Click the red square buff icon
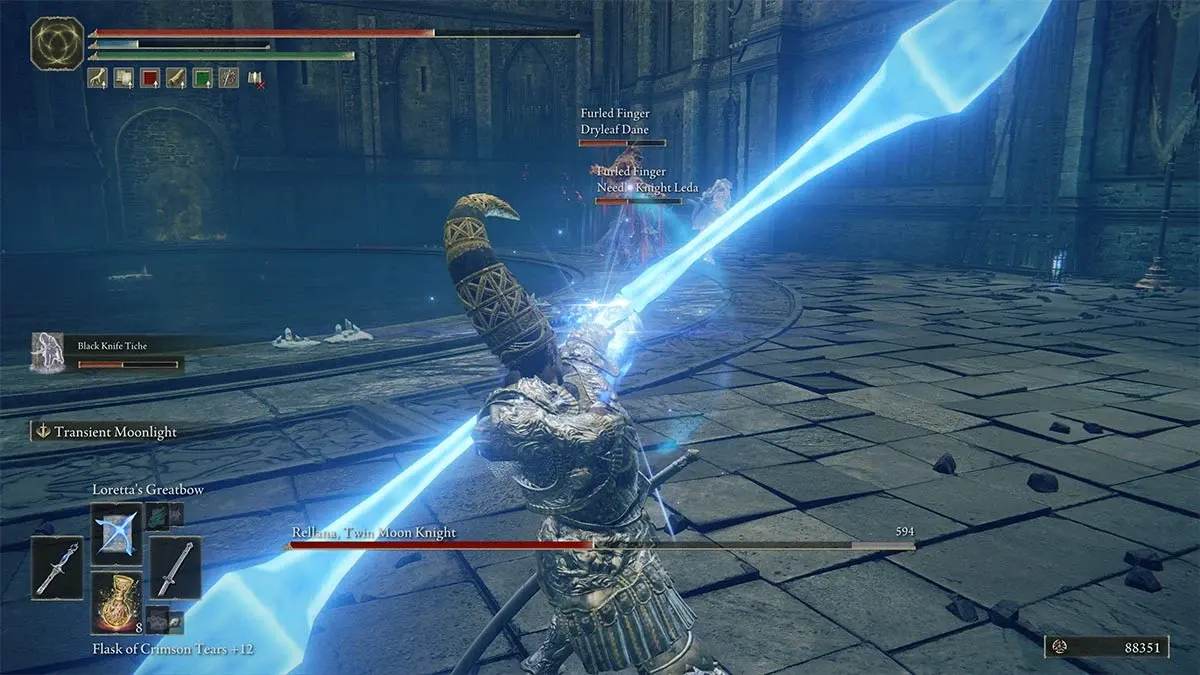This screenshot has width=1200, height=675. click(x=150, y=77)
